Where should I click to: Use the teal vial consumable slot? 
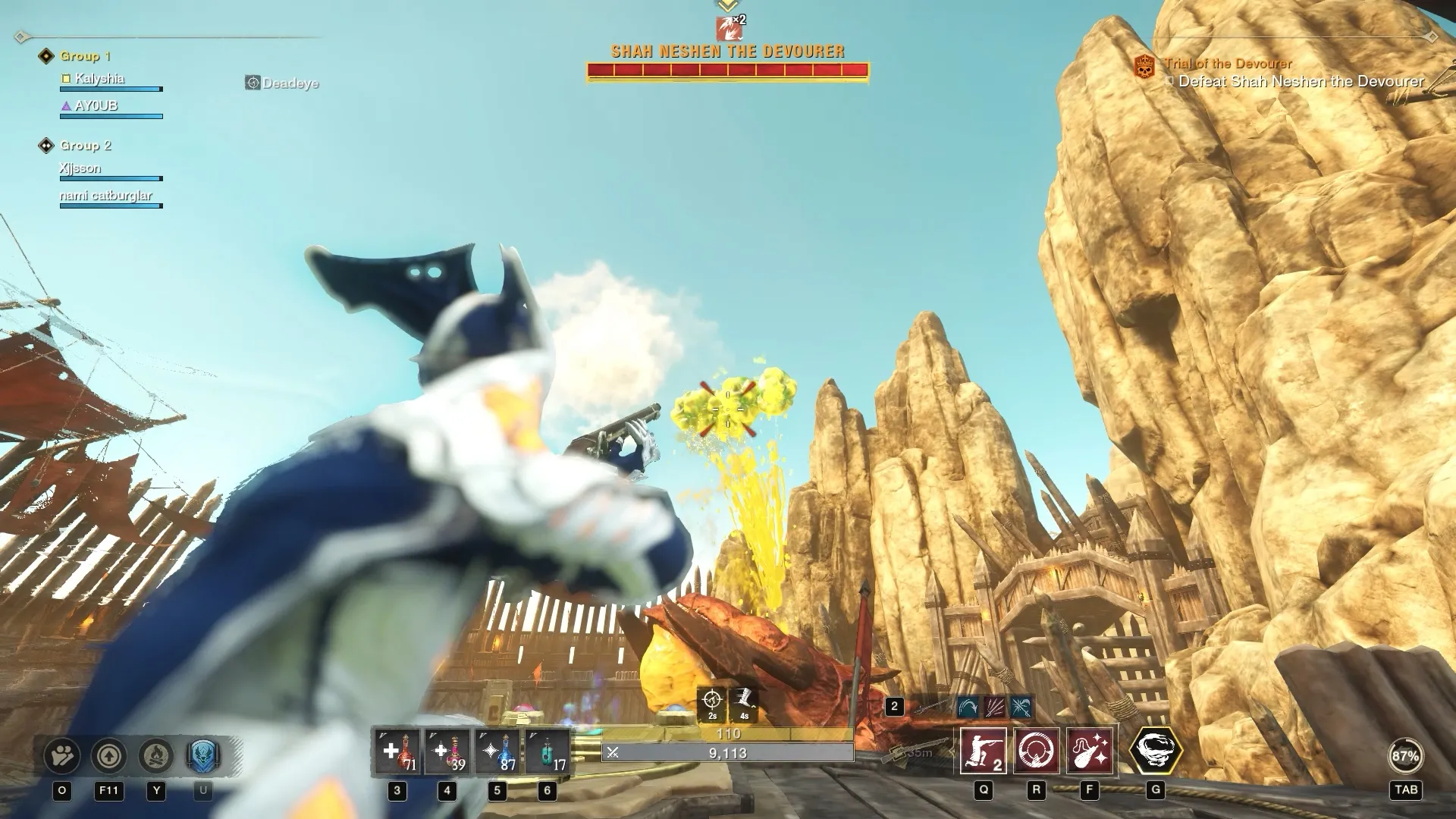(548, 752)
